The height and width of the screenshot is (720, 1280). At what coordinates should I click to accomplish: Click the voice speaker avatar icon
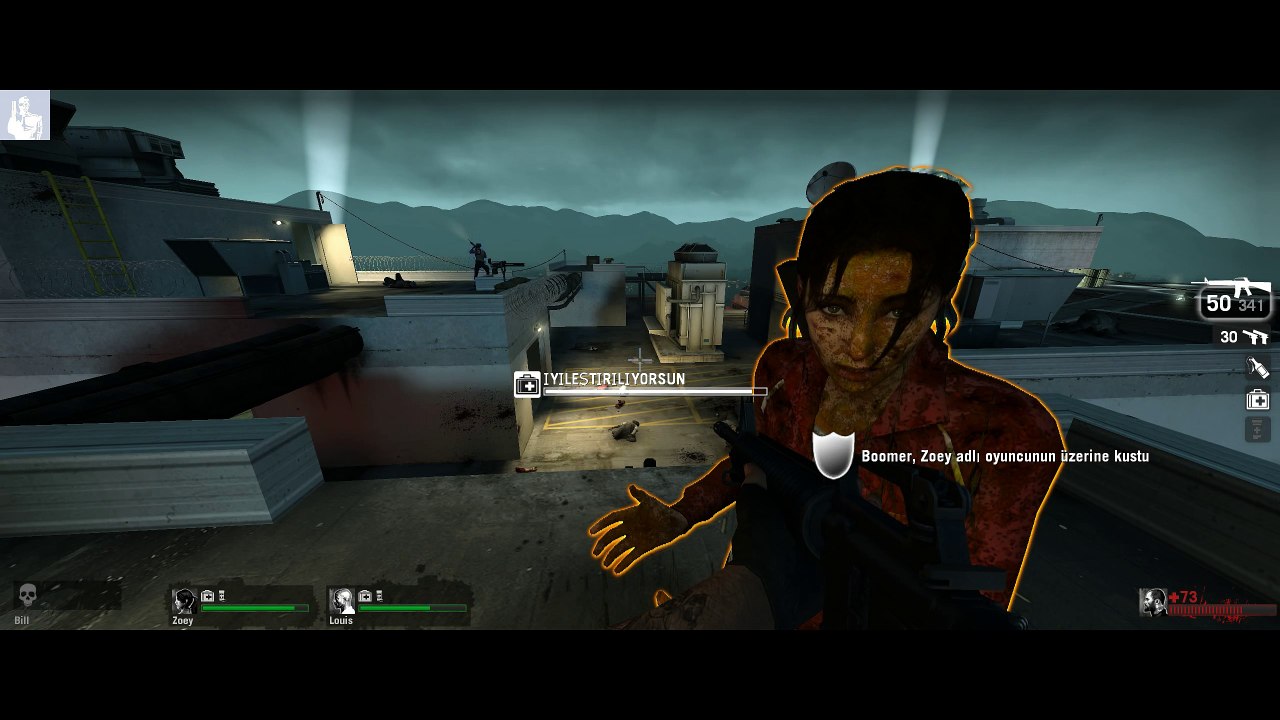(25, 115)
